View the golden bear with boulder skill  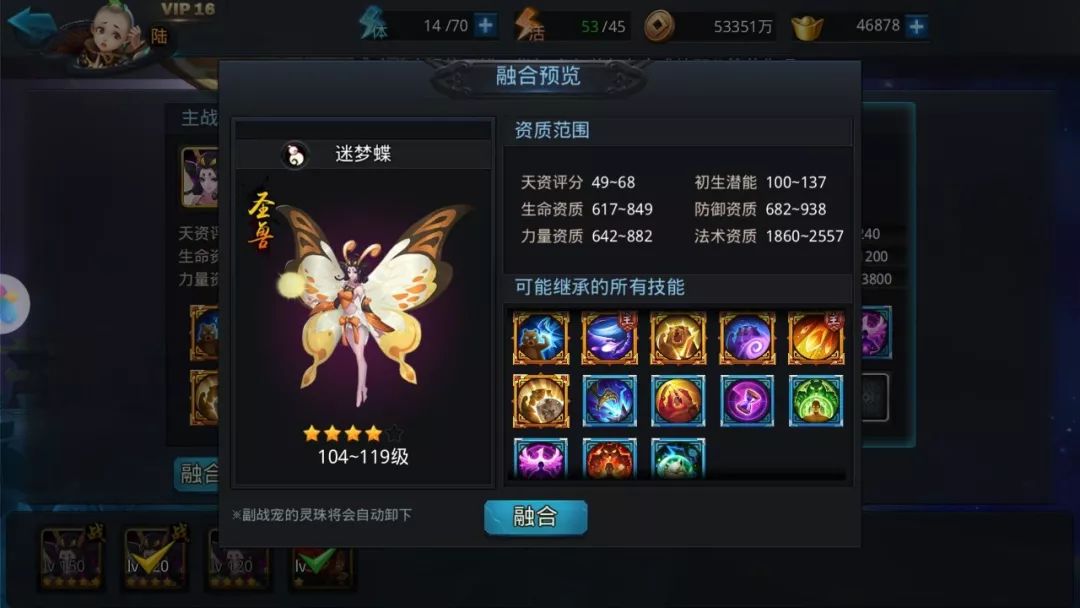tap(541, 401)
